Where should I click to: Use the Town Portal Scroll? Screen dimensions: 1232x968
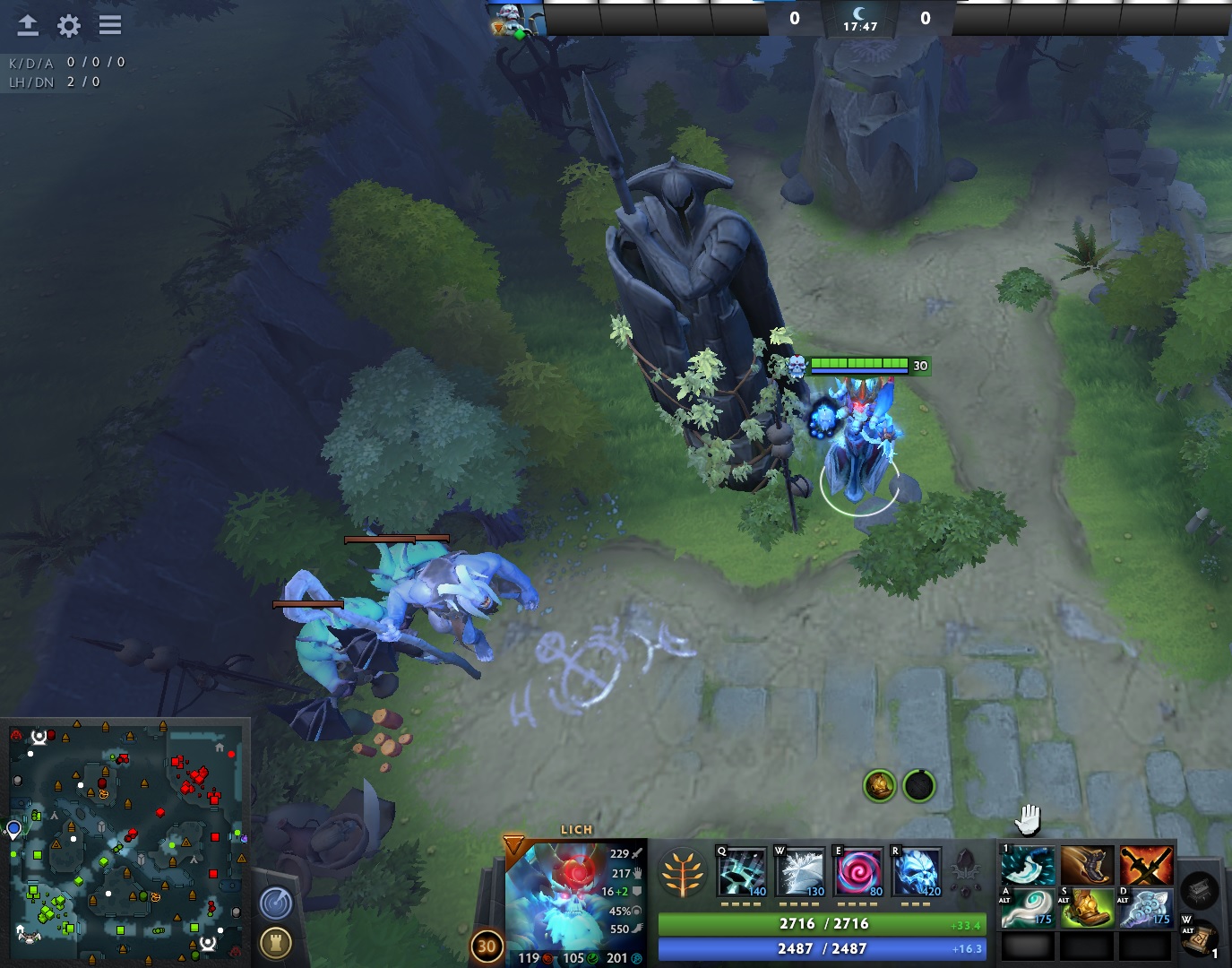pos(1200,938)
